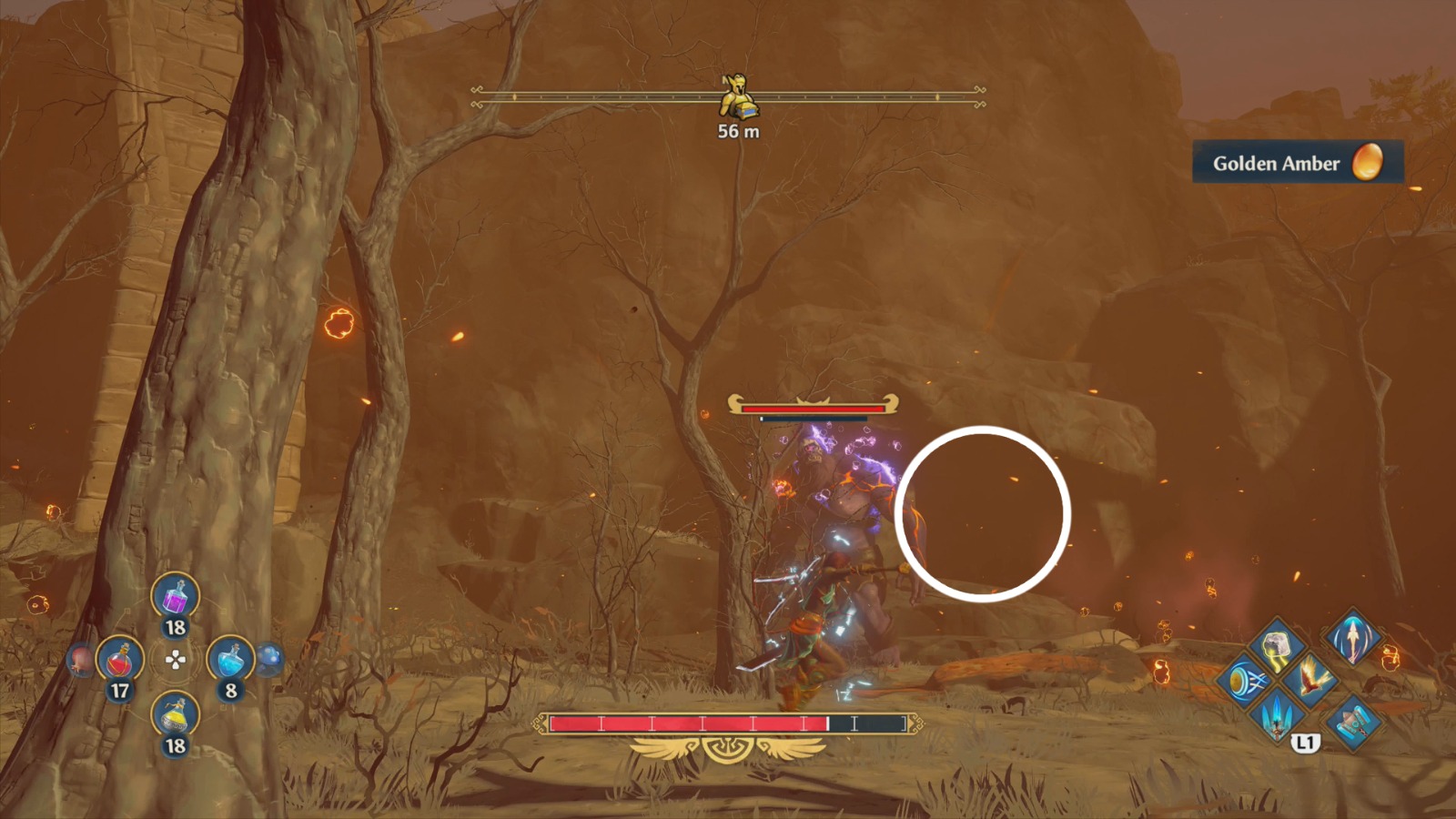Select the Ares's Wrath spear ability icon
This screenshot has width=1456, height=819.
(x=1352, y=640)
